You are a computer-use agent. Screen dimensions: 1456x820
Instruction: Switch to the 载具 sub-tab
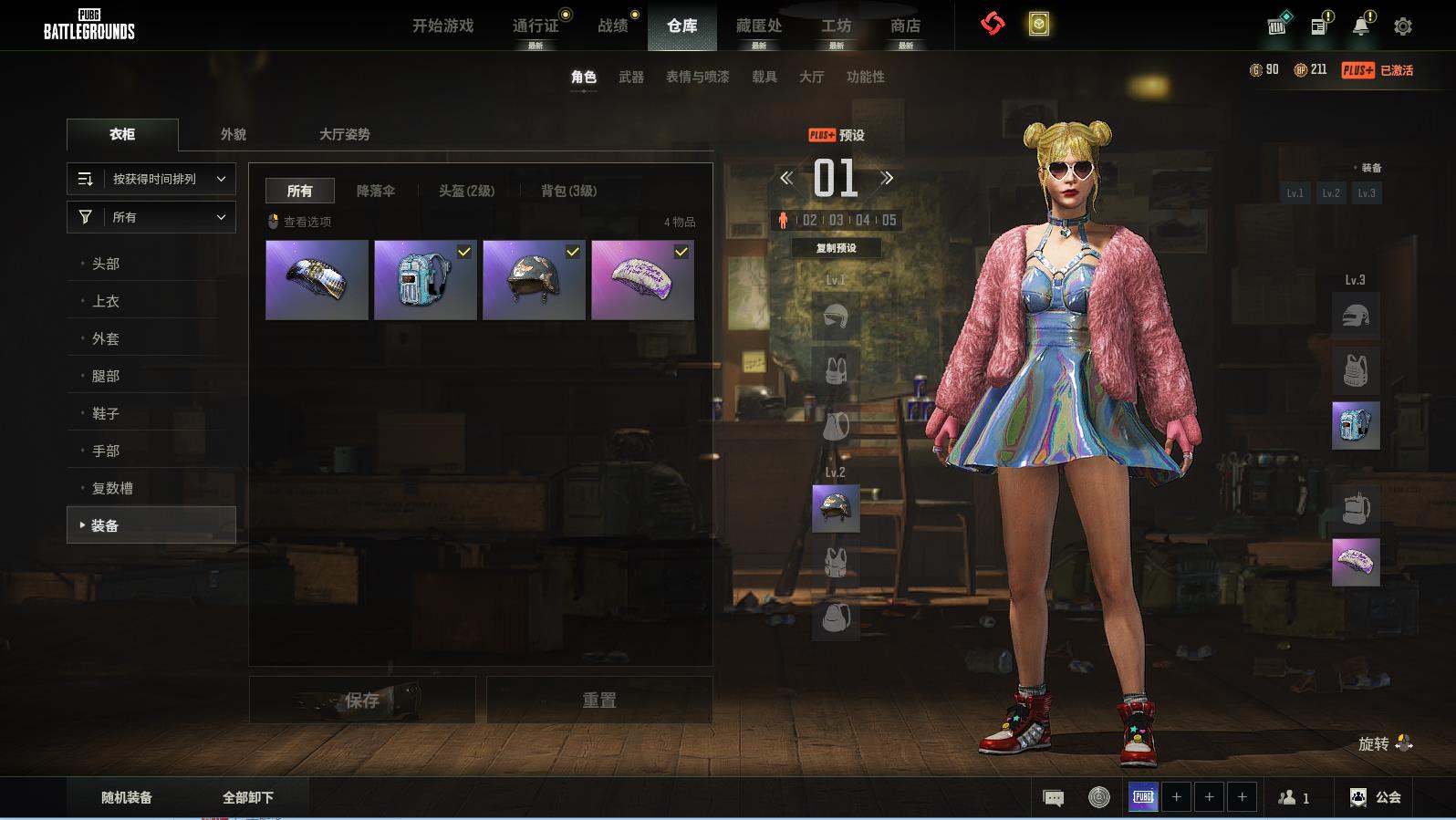764,77
